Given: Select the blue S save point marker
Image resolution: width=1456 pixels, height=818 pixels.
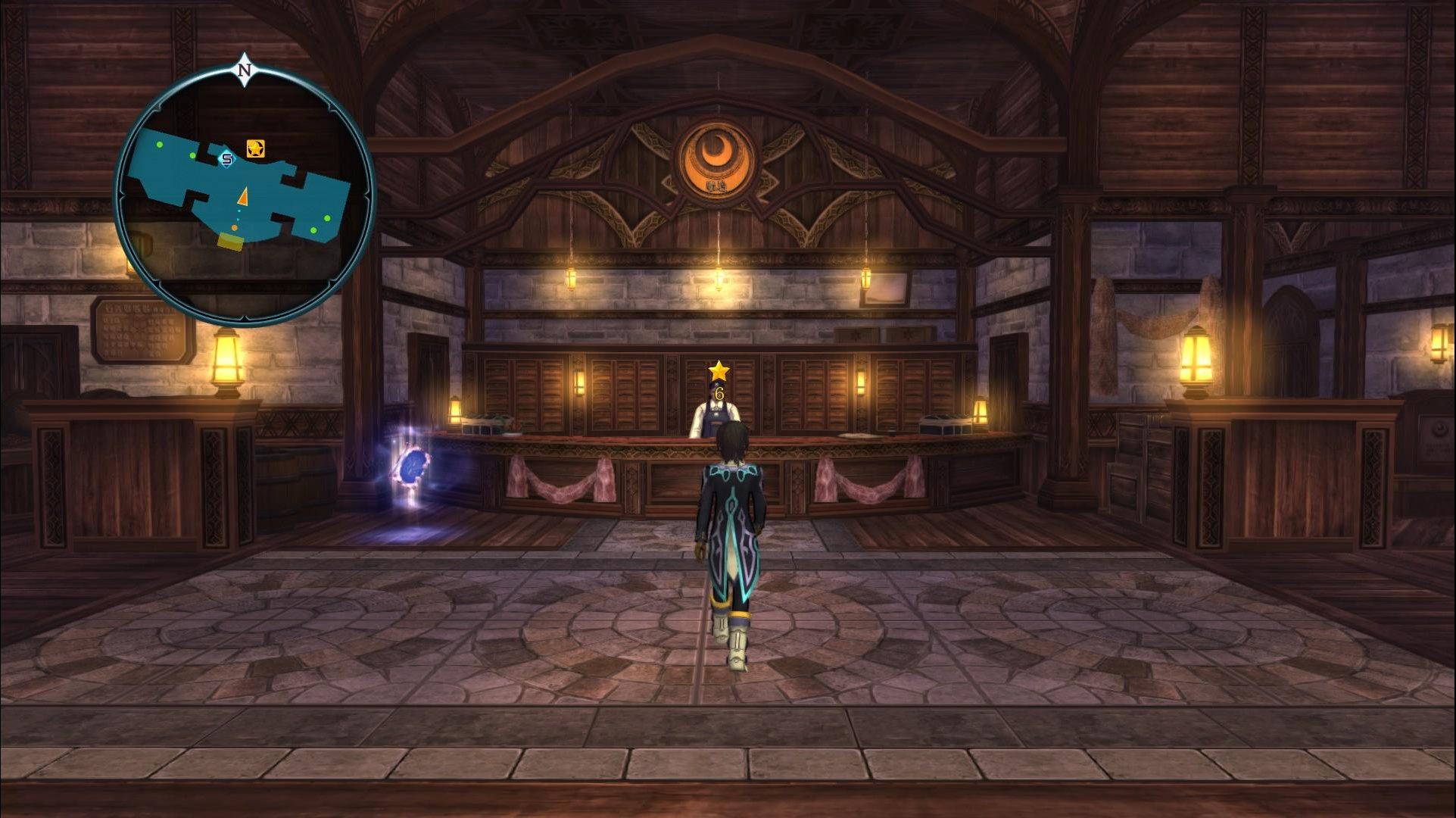Looking at the screenshot, I should (226, 158).
